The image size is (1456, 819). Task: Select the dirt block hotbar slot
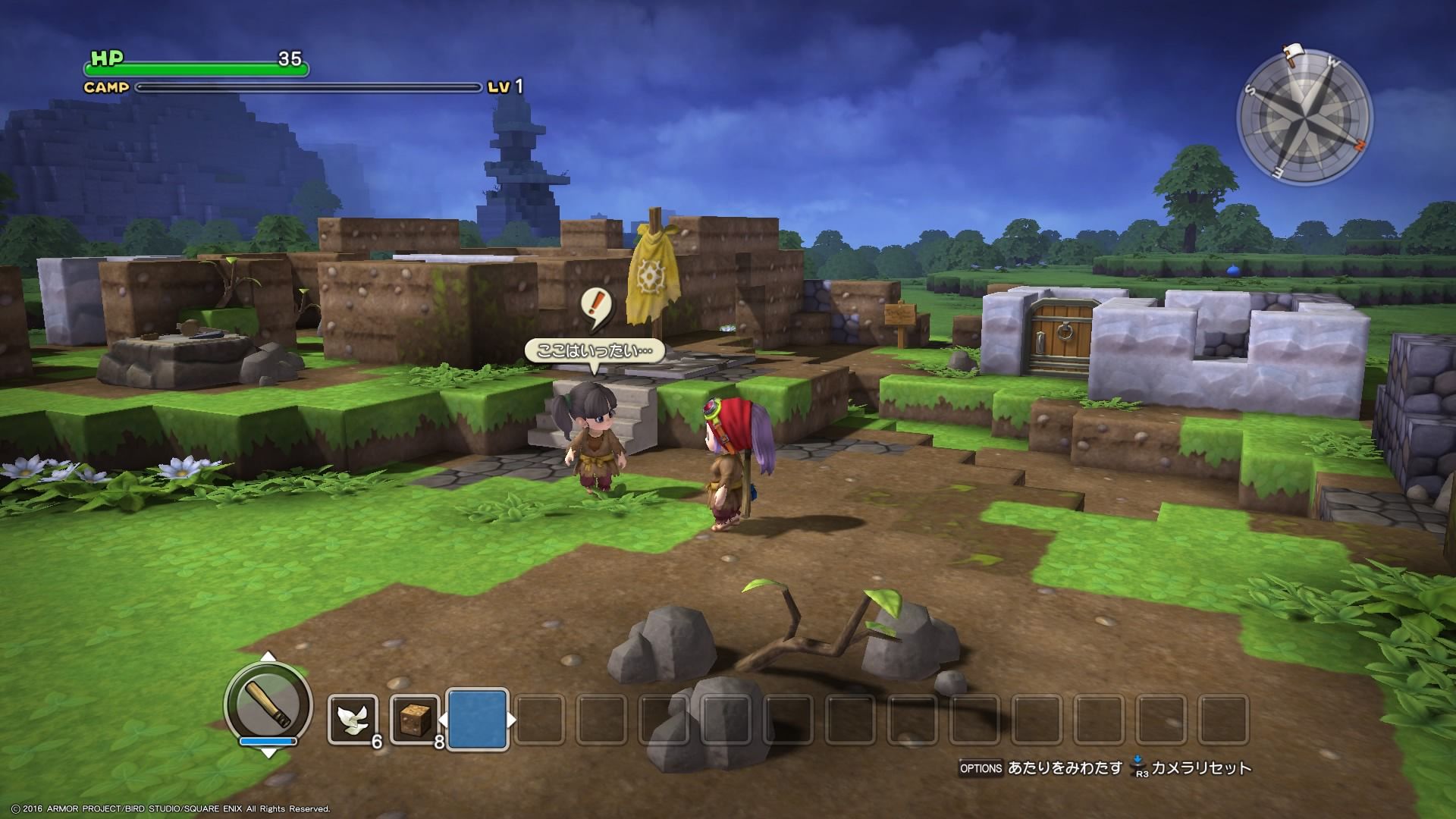click(x=415, y=720)
